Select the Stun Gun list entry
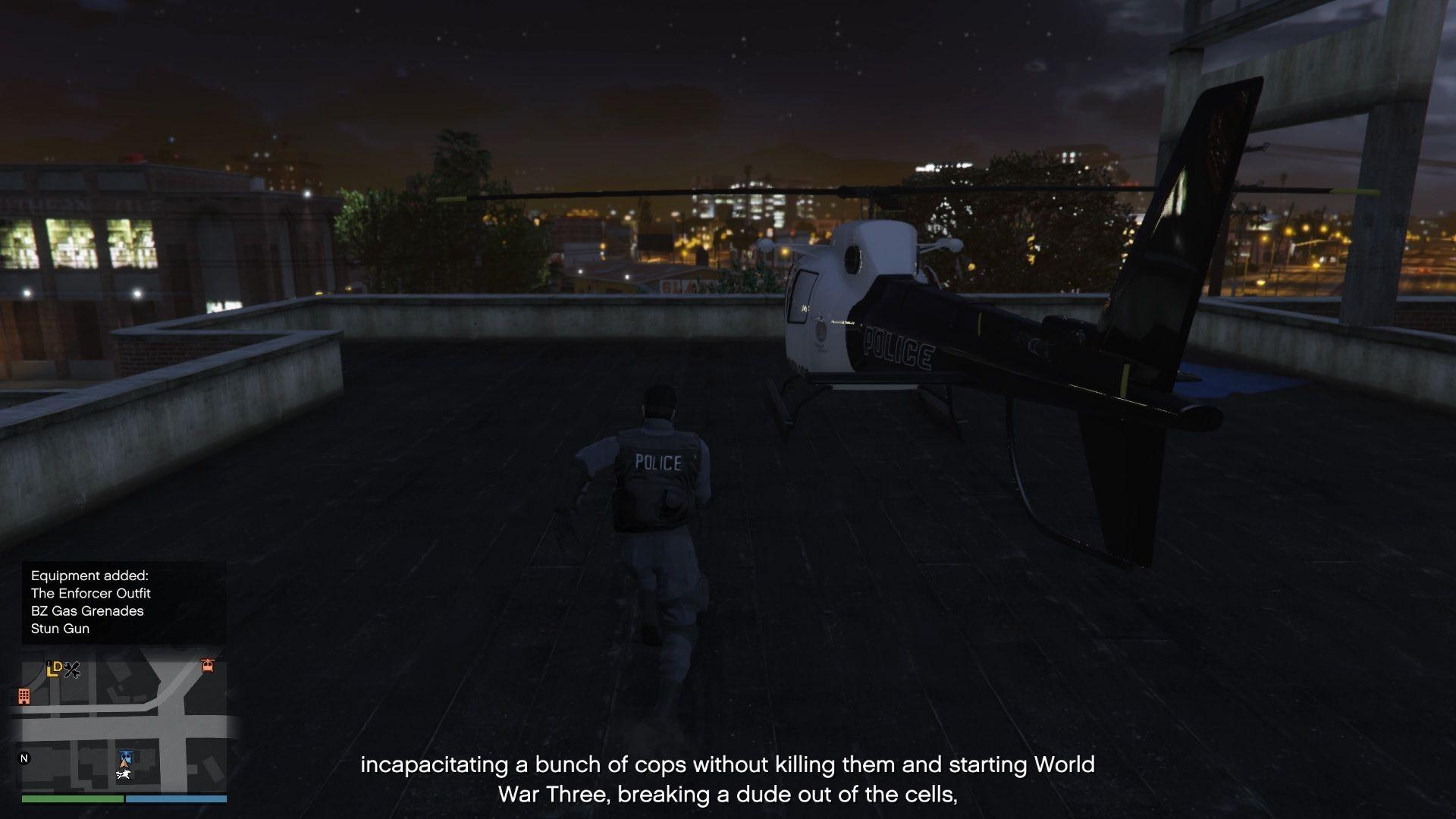The width and height of the screenshot is (1456, 819). point(59,629)
